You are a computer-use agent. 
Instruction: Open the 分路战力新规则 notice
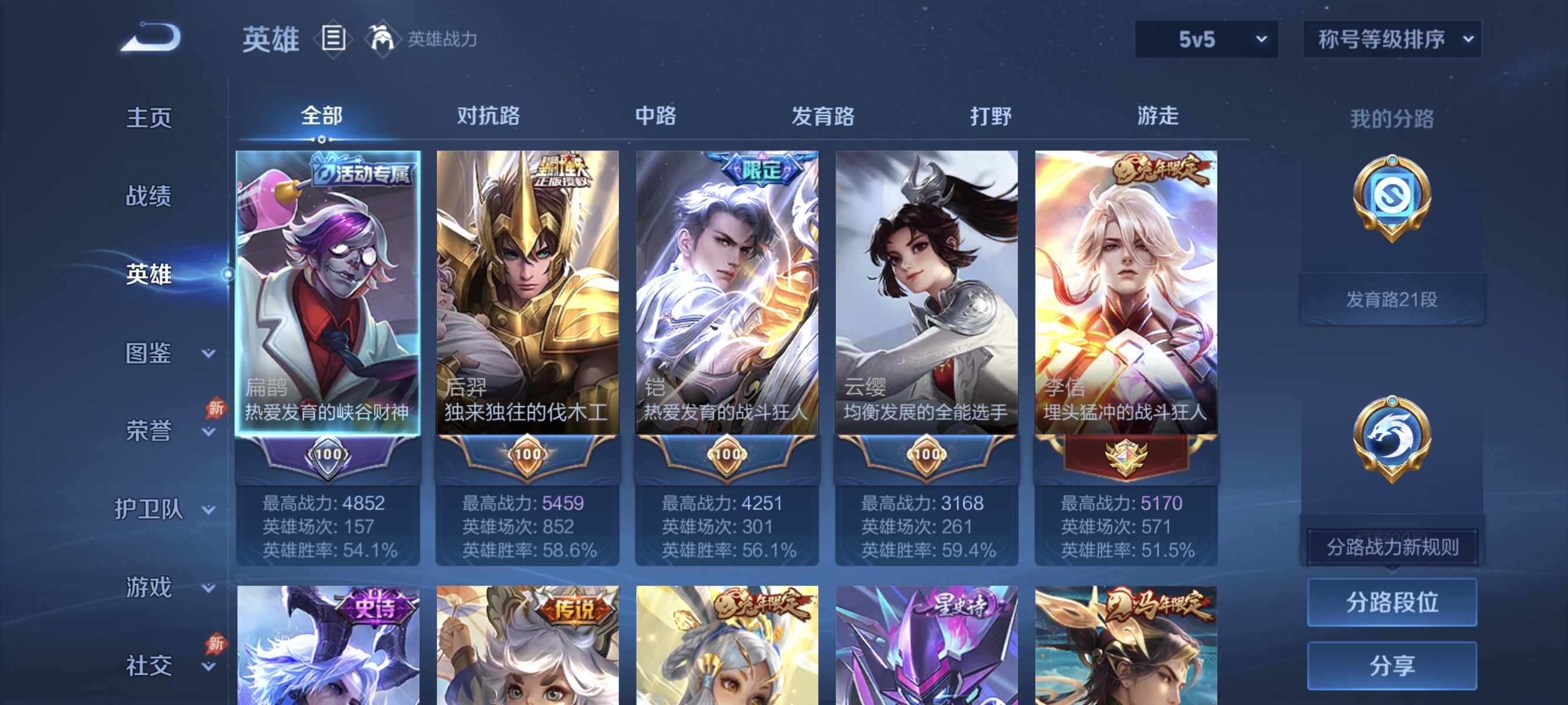[x=1394, y=547]
